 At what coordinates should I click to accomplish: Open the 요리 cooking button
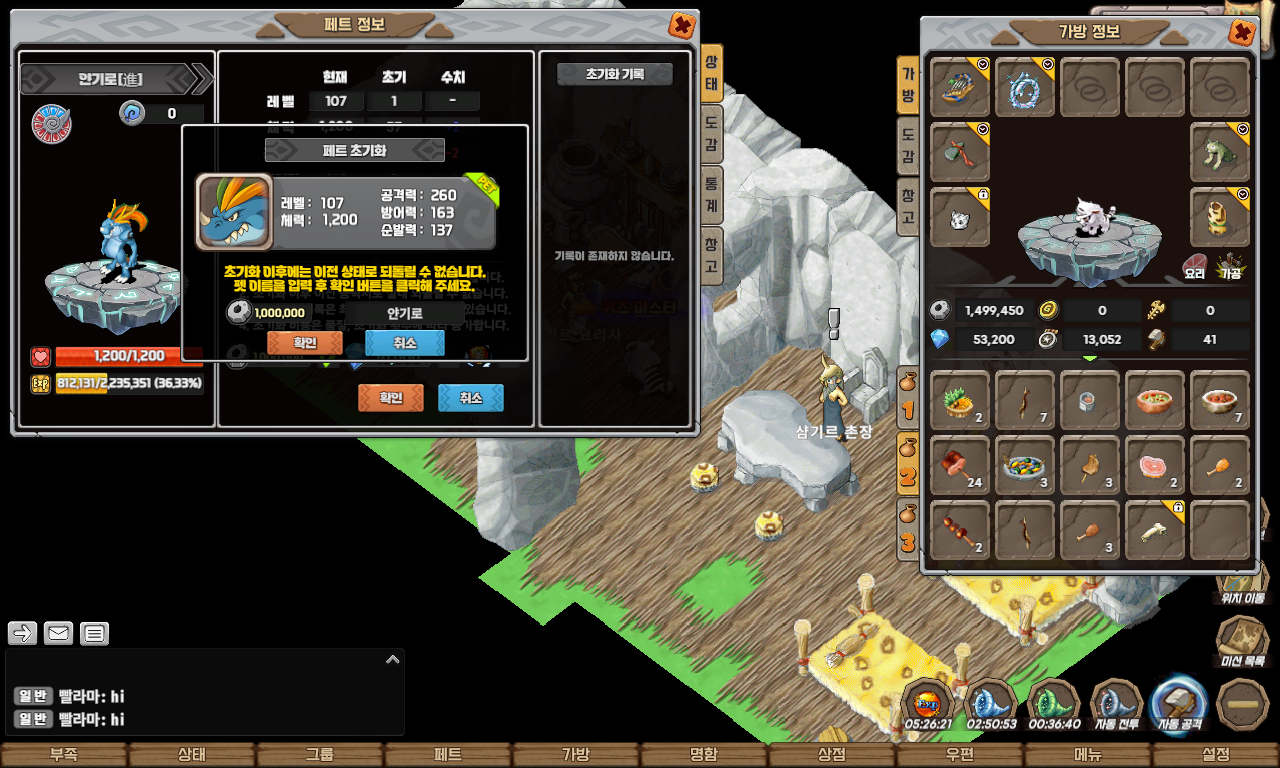coord(1194,267)
